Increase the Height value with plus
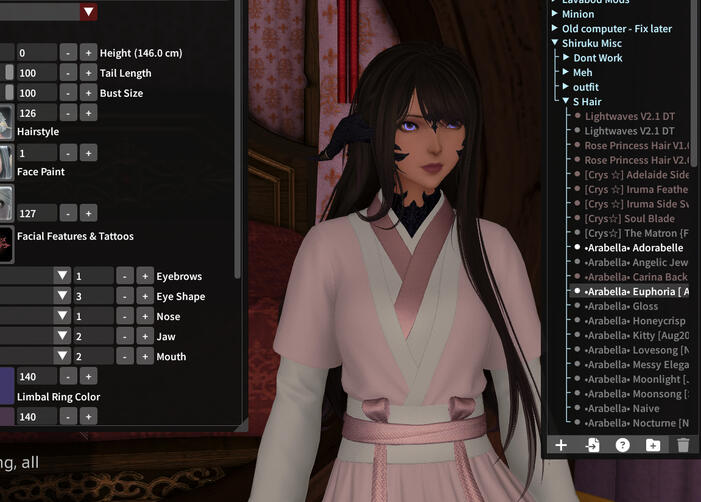Image resolution: width=701 pixels, height=502 pixels. [x=88, y=52]
